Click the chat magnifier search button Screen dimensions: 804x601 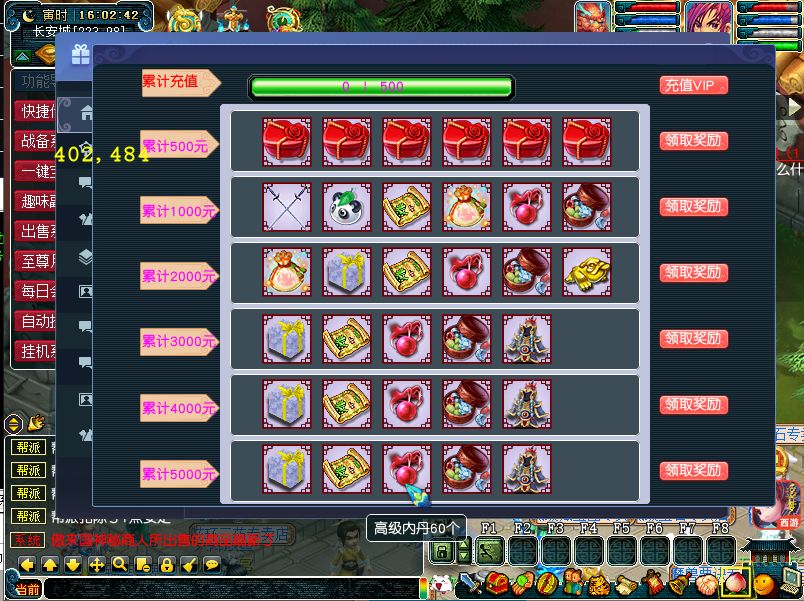[x=119, y=565]
